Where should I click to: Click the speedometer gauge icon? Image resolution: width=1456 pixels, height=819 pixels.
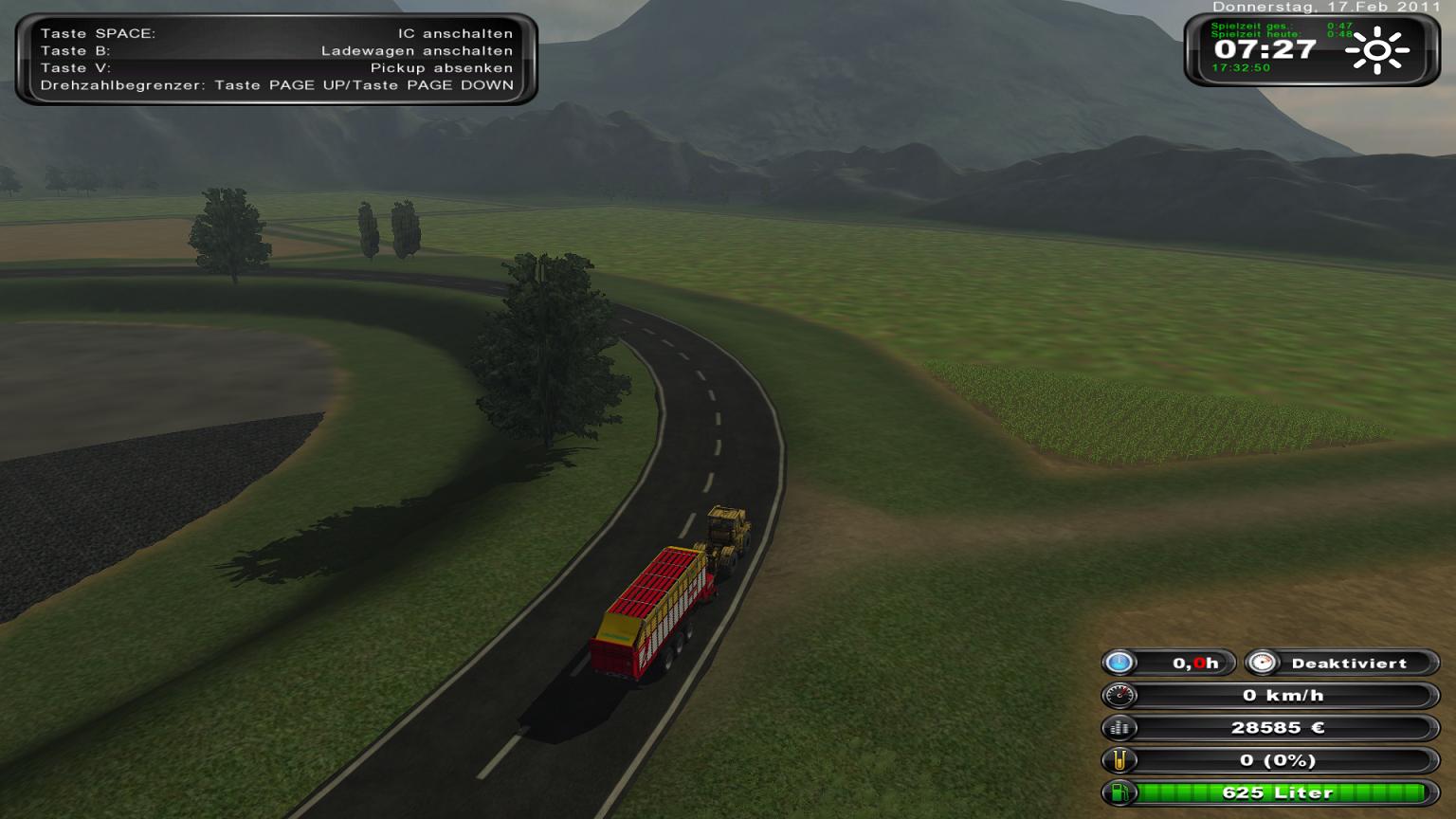1119,696
